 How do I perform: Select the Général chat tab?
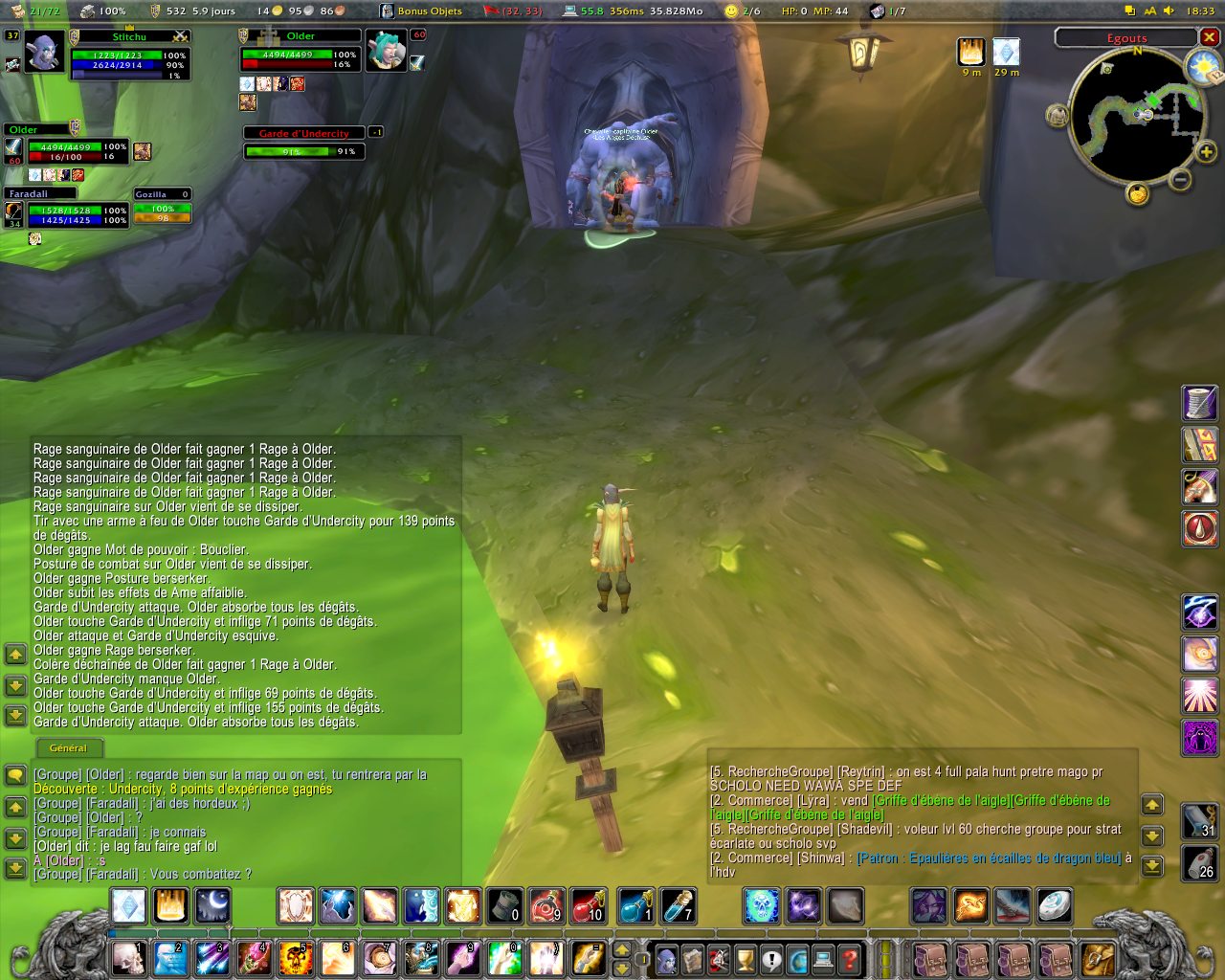point(68,748)
